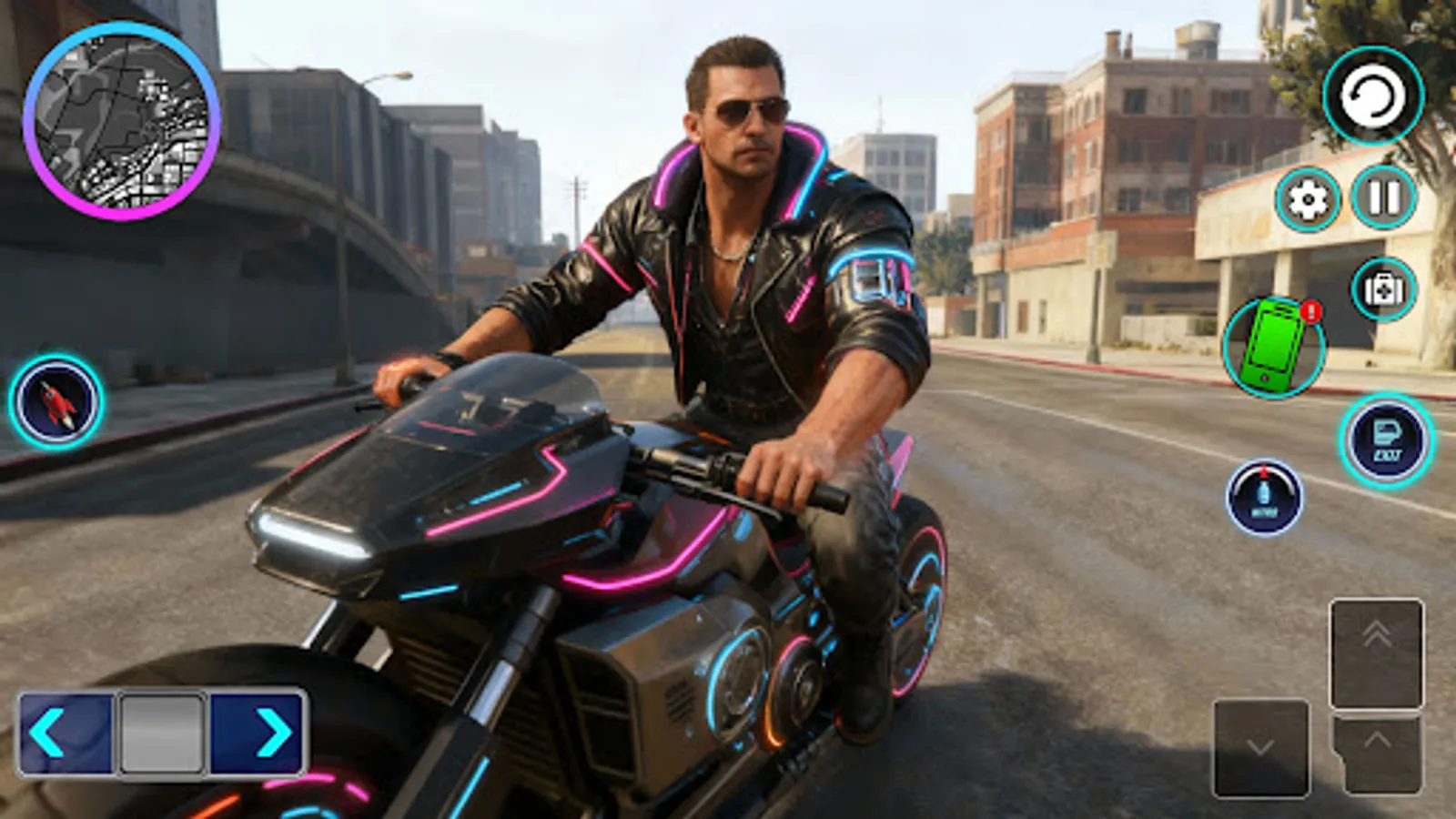This screenshot has height=819, width=1456.
Task: Tap the glowing Nitro gauge ring
Action: [x=1263, y=496]
